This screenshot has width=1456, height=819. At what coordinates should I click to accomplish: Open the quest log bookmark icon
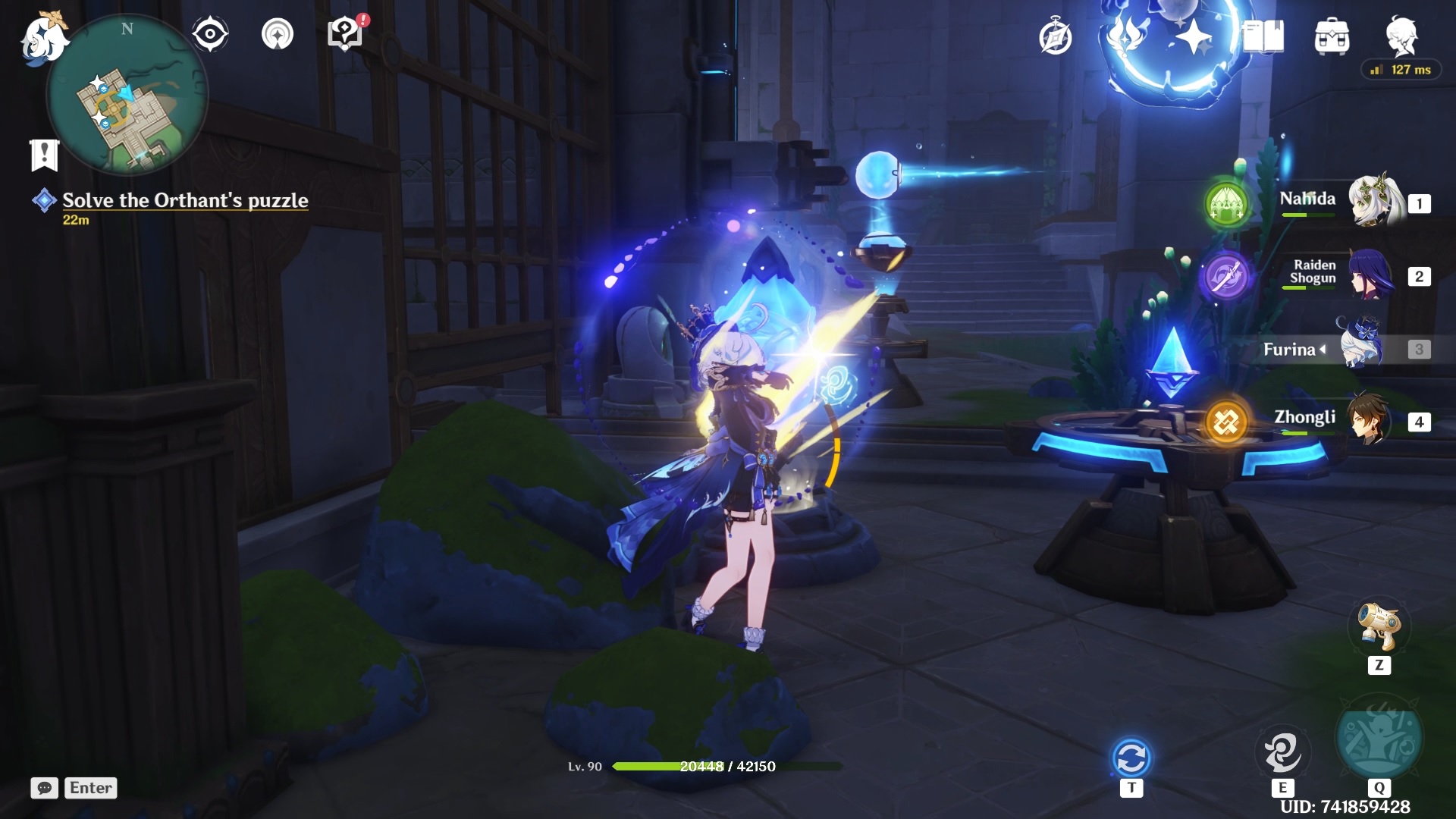tap(44, 155)
